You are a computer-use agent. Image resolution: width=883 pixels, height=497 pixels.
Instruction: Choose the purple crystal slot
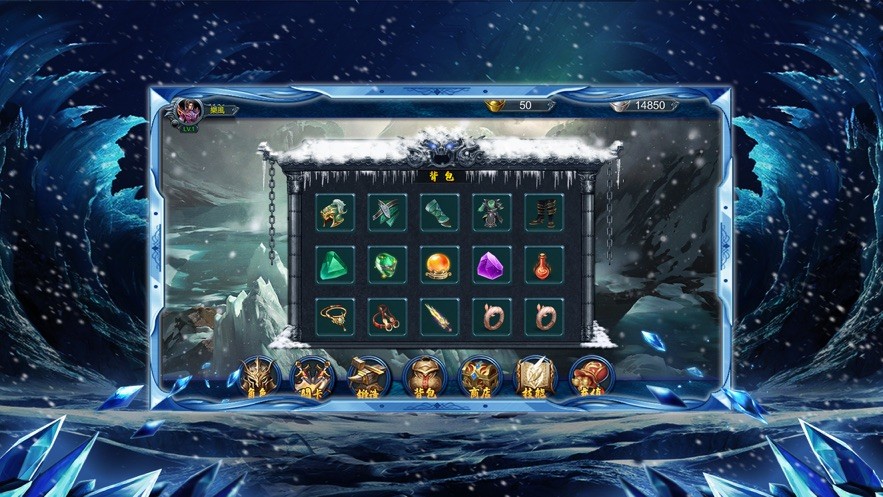[x=492, y=264]
